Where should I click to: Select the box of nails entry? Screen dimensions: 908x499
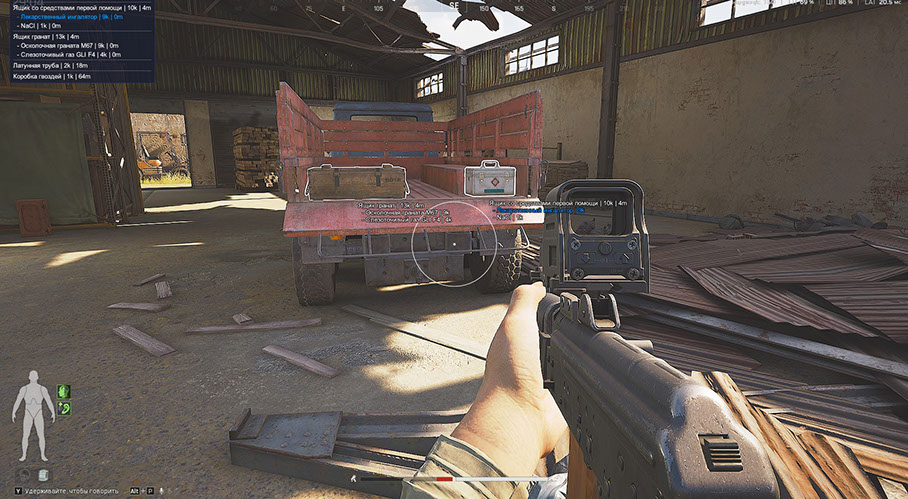click(51, 75)
